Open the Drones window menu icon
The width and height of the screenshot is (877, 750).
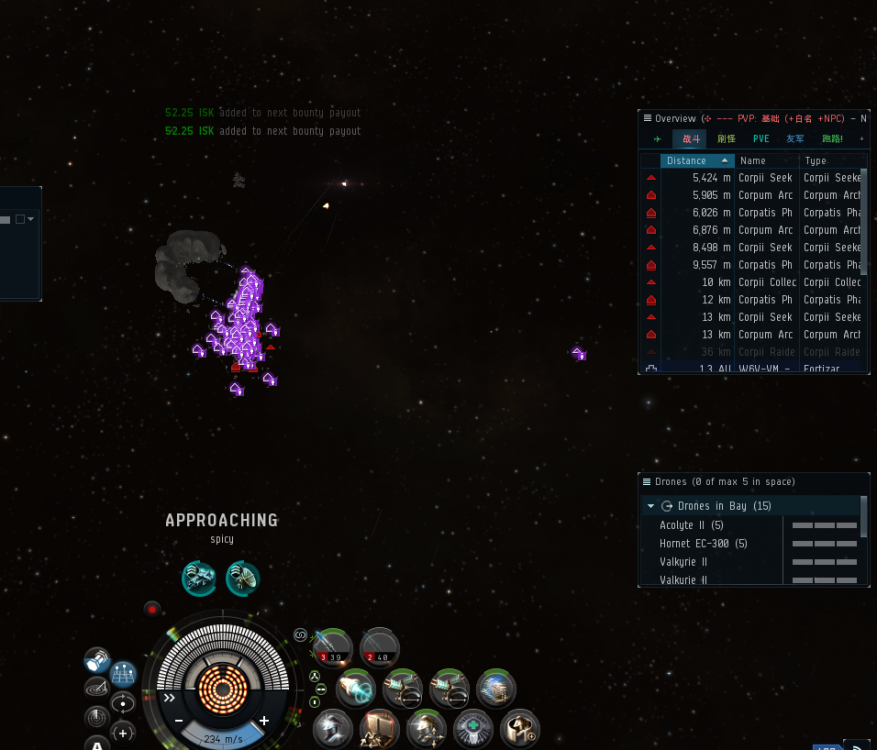[x=647, y=482]
